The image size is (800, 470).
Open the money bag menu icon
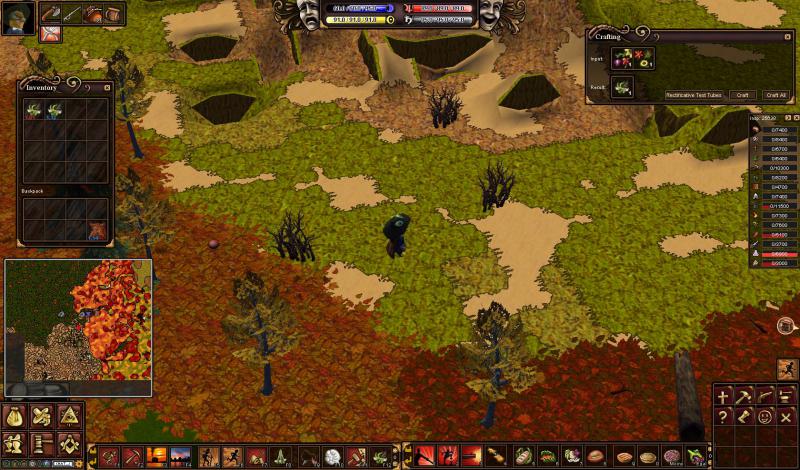tap(15, 417)
